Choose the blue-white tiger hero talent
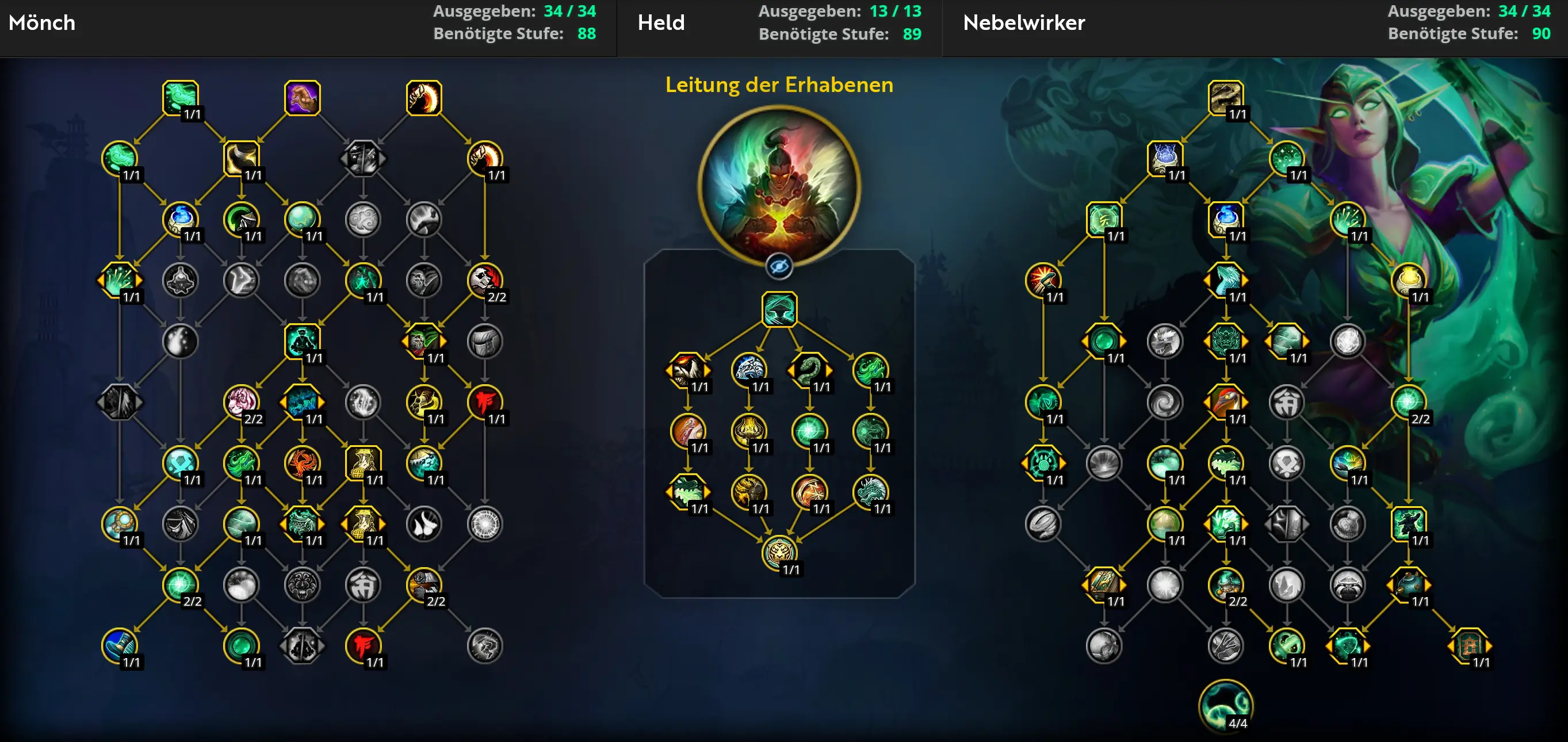The height and width of the screenshot is (742, 1568). pyautogui.click(x=748, y=369)
